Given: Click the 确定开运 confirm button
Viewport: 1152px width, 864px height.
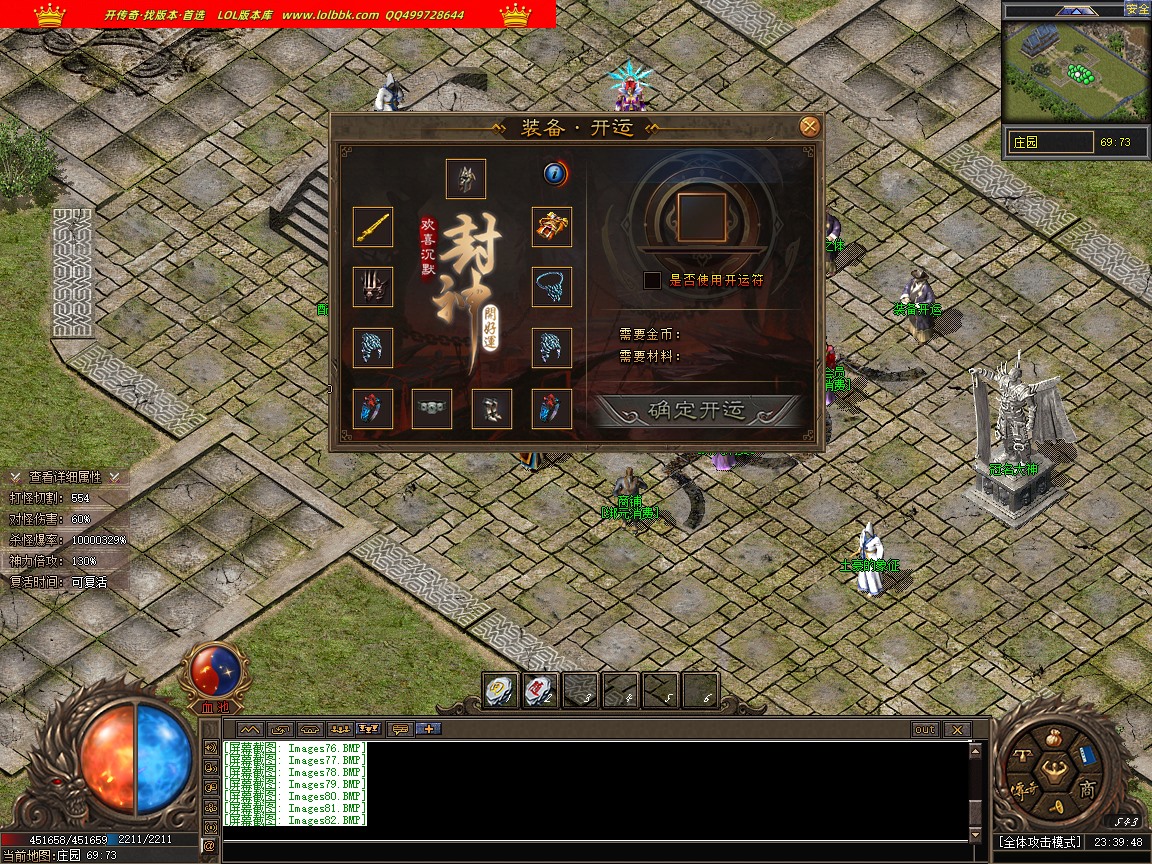Looking at the screenshot, I should tap(697, 410).
